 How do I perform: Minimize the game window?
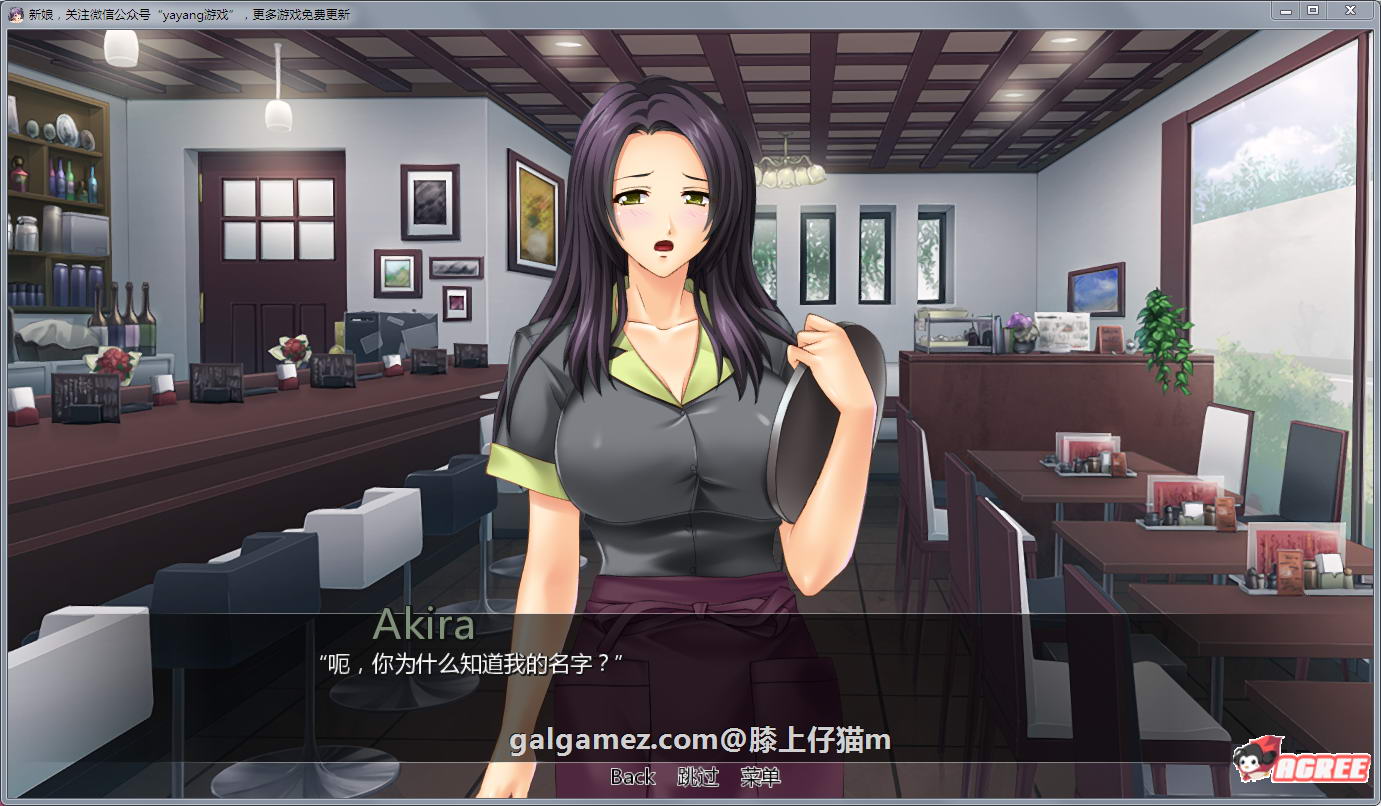coord(1287,11)
